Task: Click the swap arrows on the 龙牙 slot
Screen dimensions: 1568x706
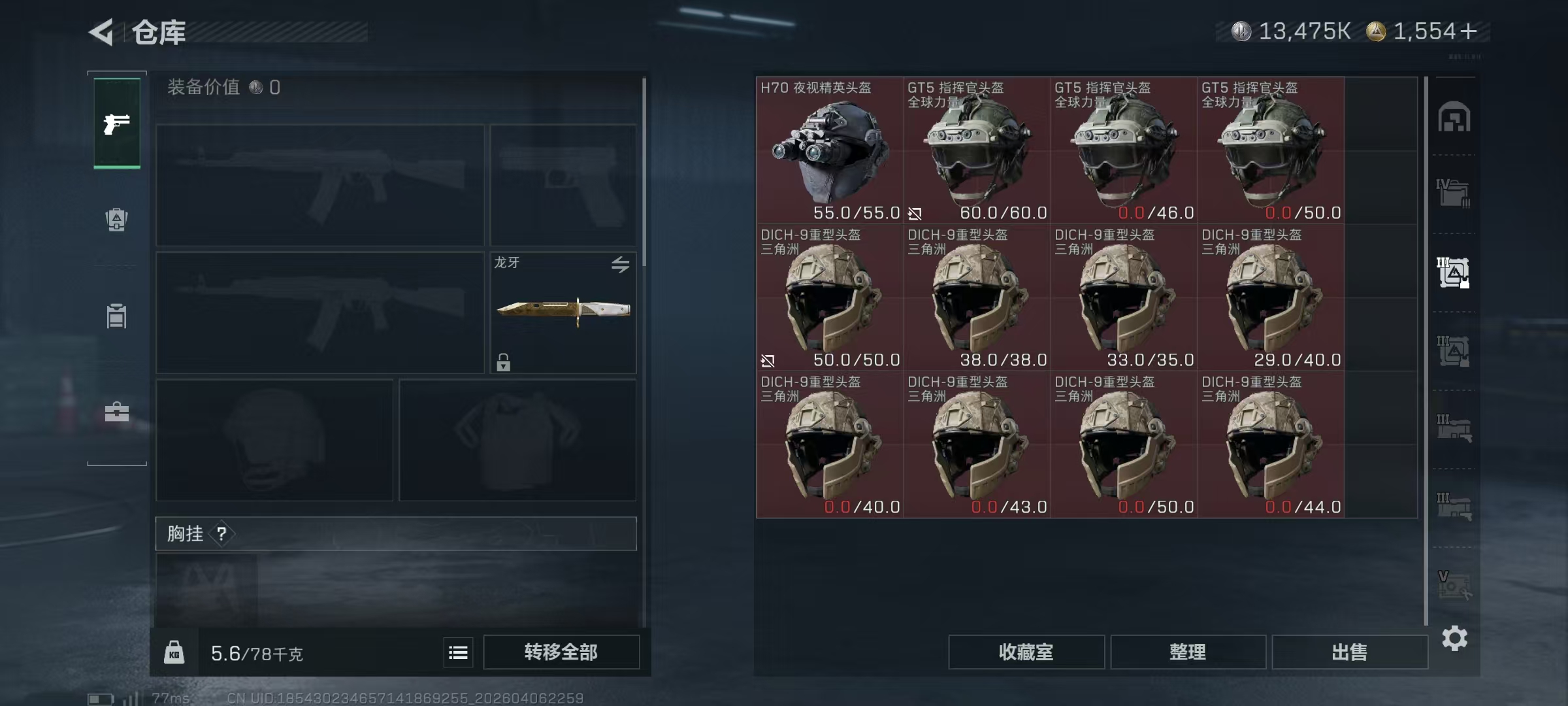Action: (620, 264)
